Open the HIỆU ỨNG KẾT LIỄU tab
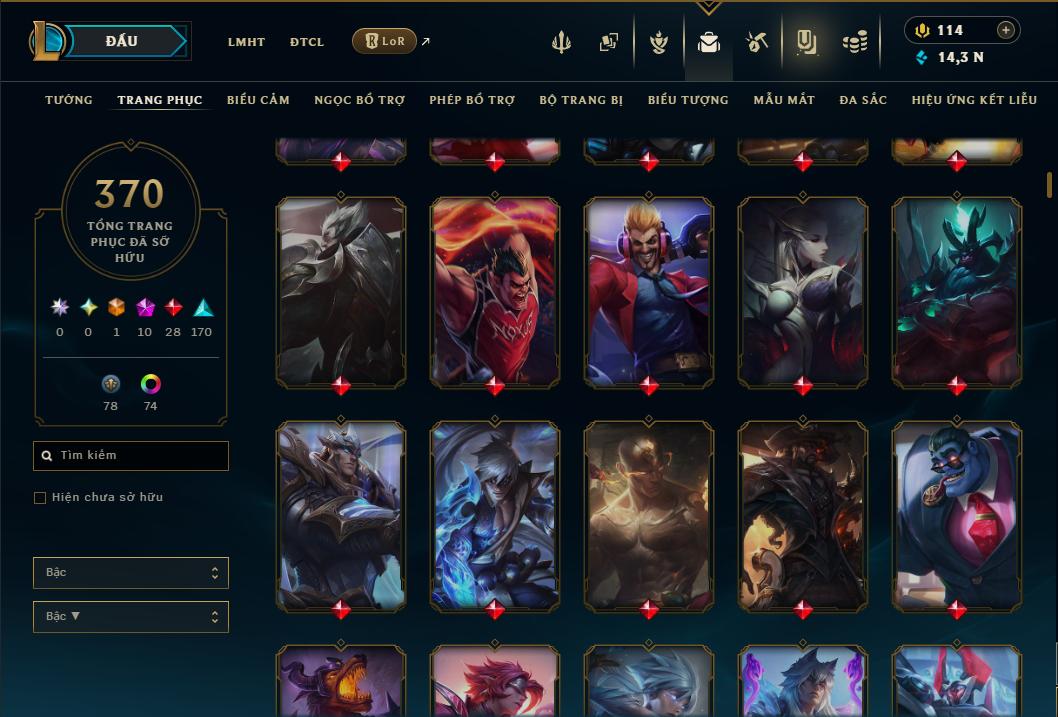1058x717 pixels. [974, 100]
